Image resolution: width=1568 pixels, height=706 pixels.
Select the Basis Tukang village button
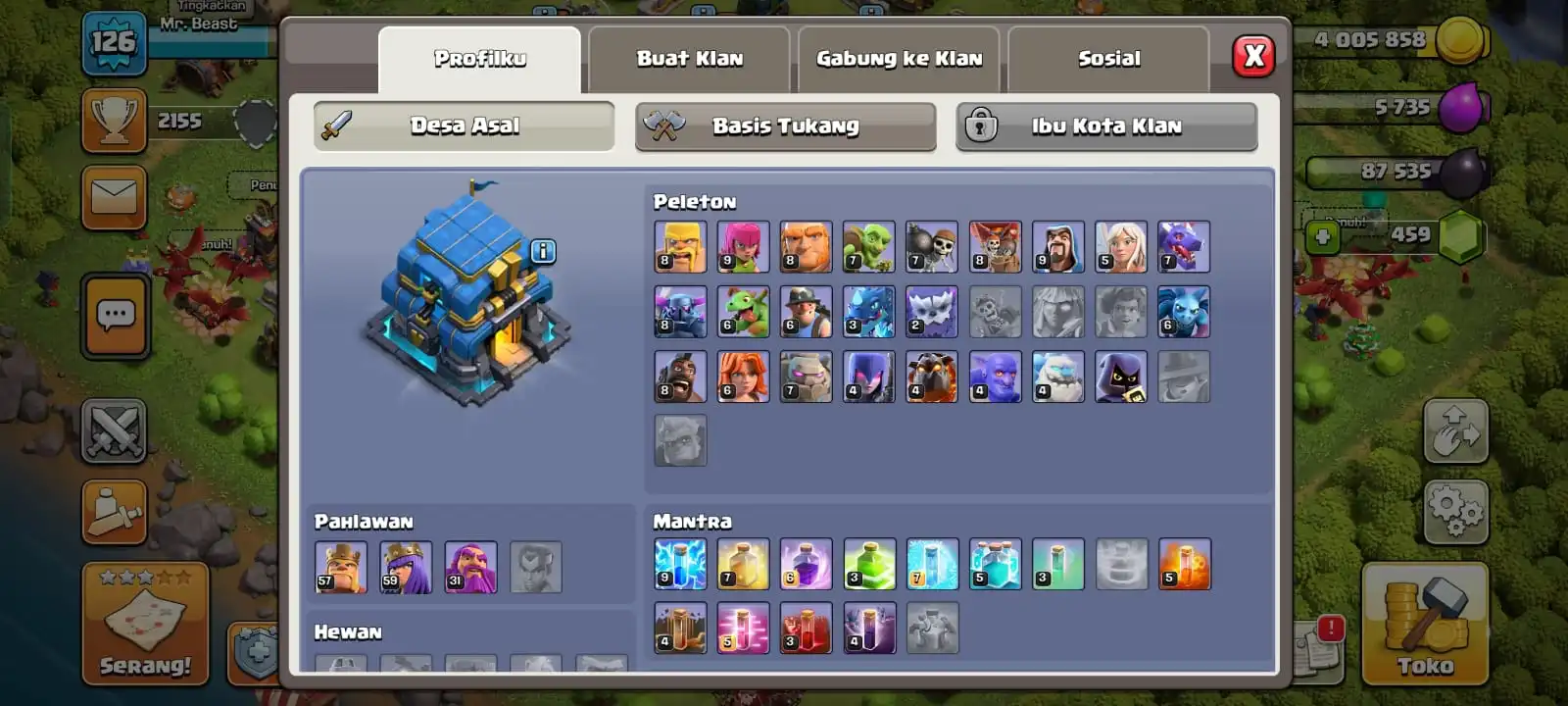[x=784, y=126]
